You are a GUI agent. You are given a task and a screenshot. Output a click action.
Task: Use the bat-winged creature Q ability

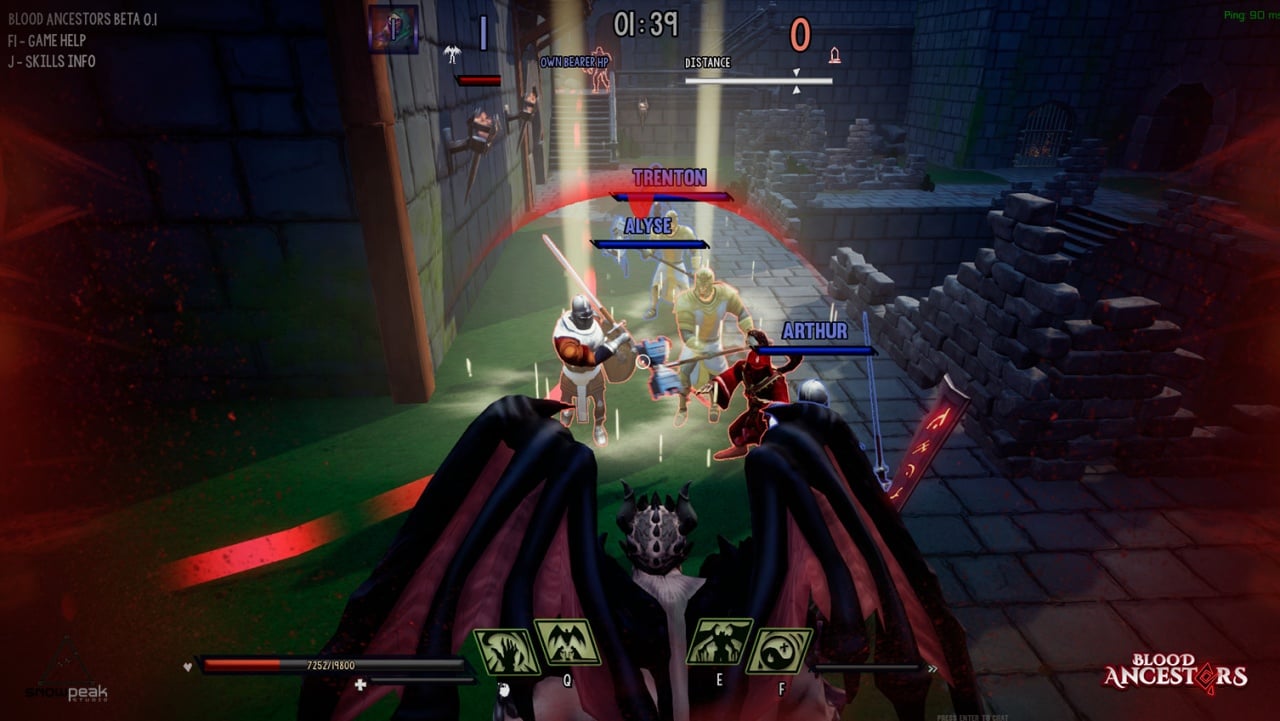[x=567, y=643]
